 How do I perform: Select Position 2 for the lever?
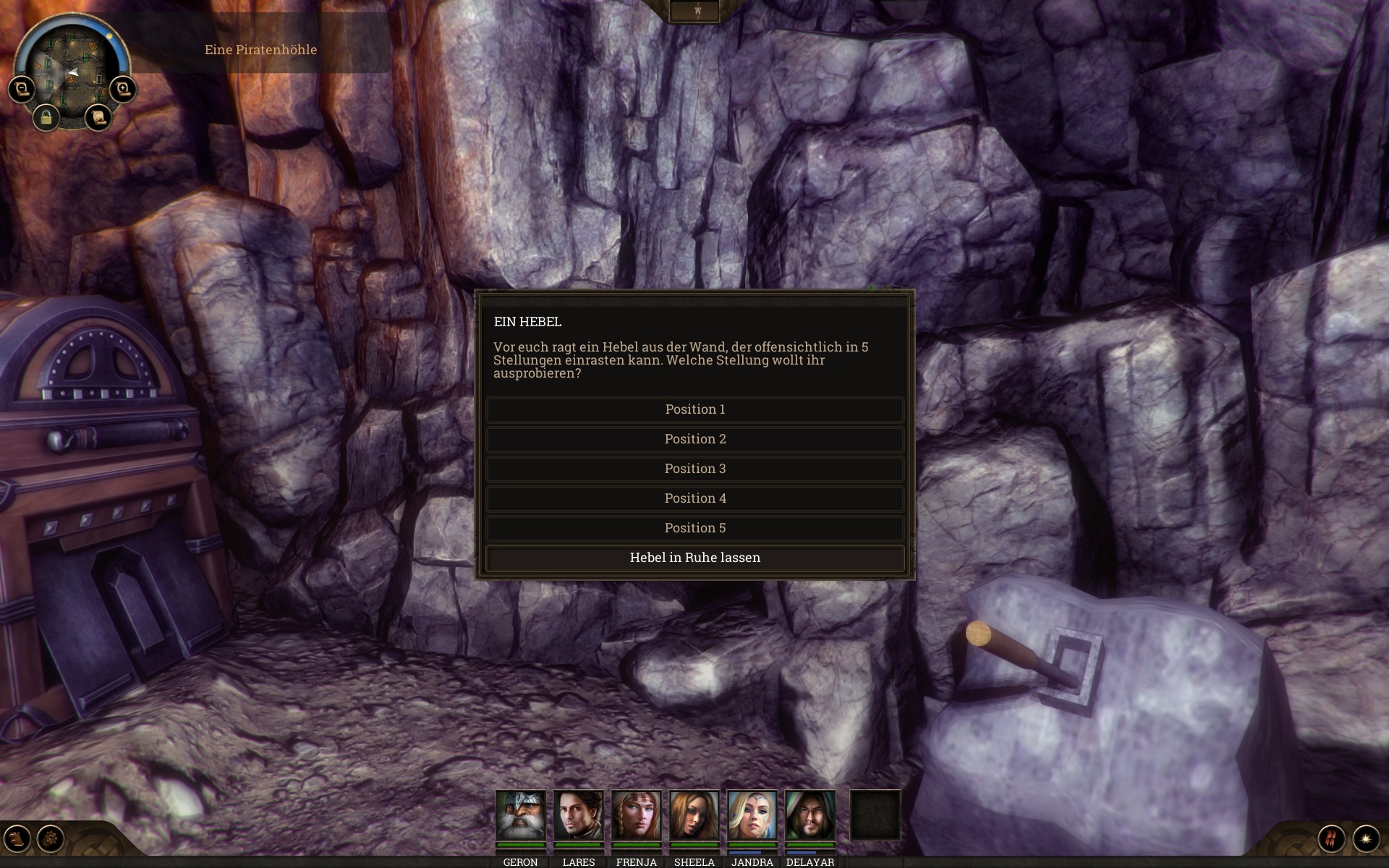[x=694, y=439]
